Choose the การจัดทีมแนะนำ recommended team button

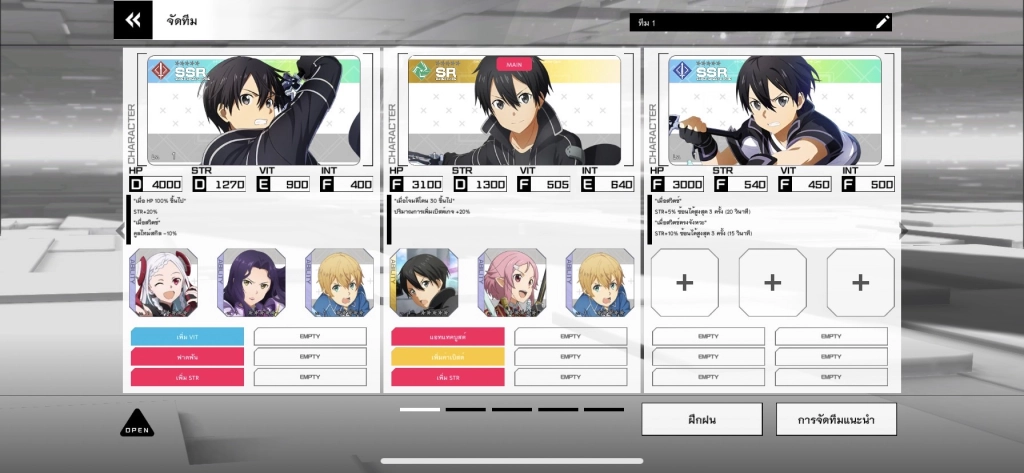click(x=836, y=419)
